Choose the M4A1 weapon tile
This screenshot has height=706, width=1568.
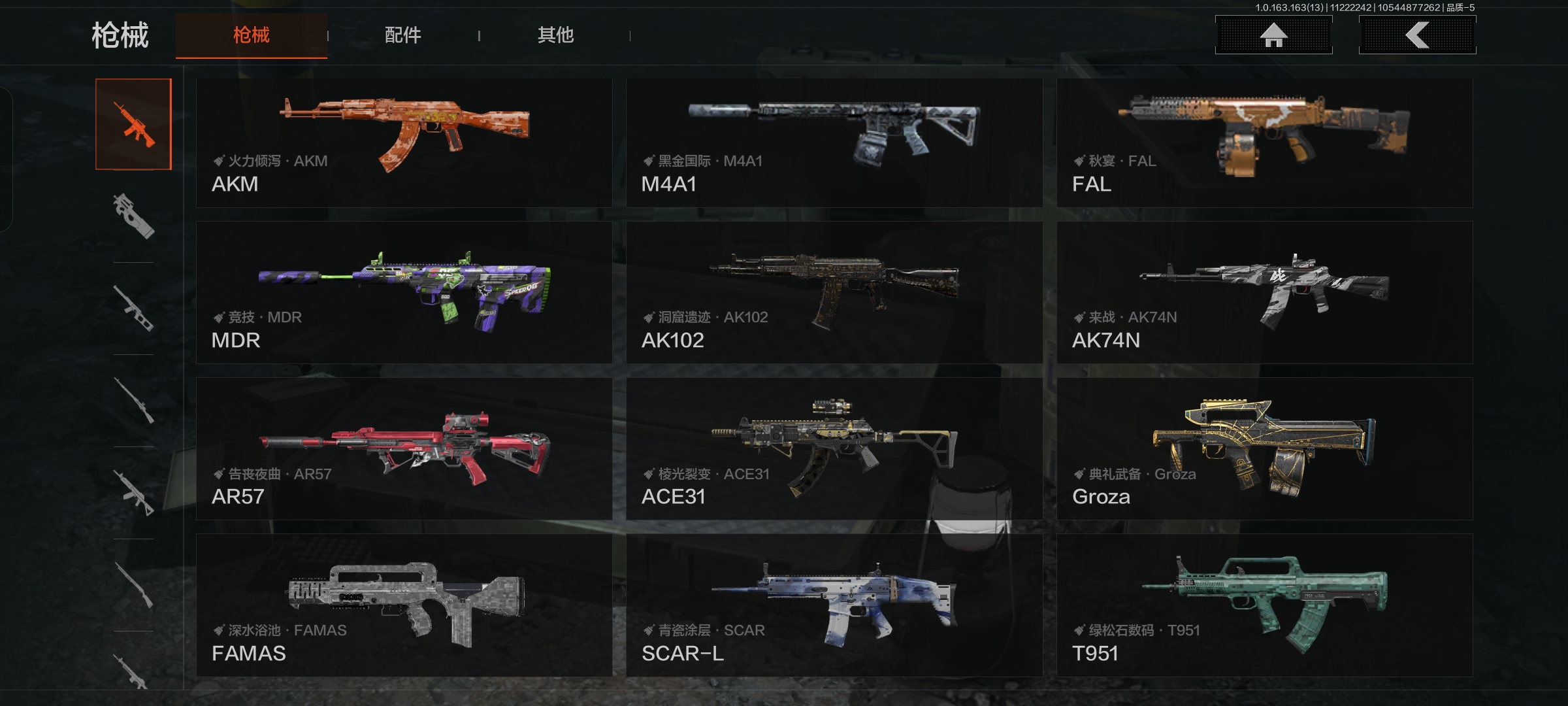coord(834,143)
